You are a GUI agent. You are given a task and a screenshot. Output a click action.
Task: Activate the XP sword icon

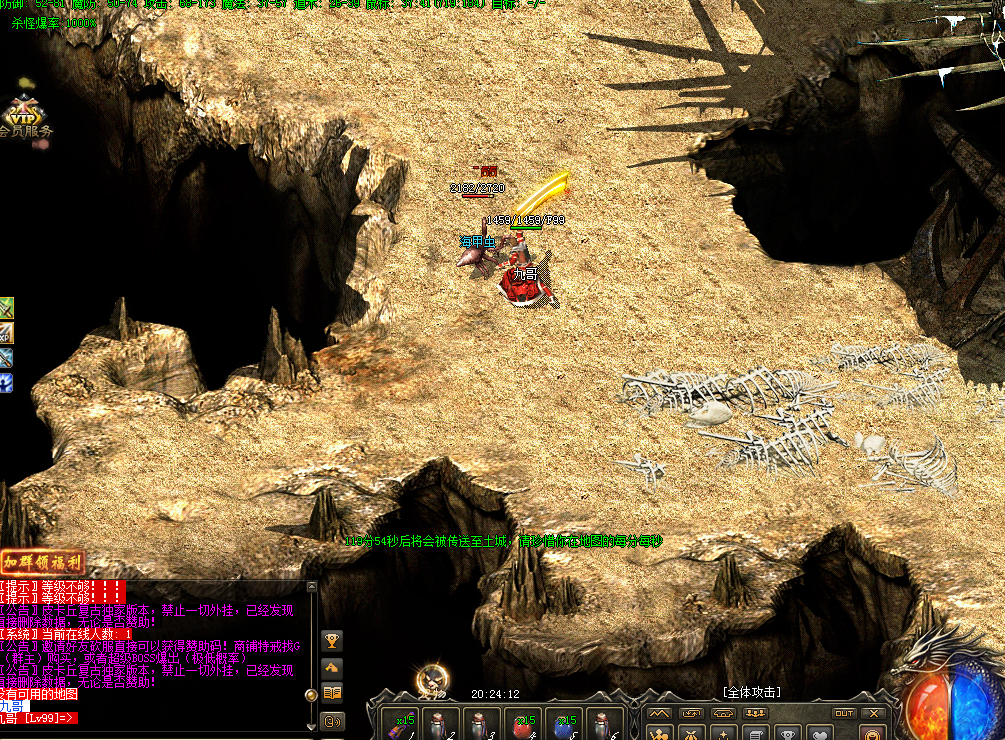[x=6, y=333]
